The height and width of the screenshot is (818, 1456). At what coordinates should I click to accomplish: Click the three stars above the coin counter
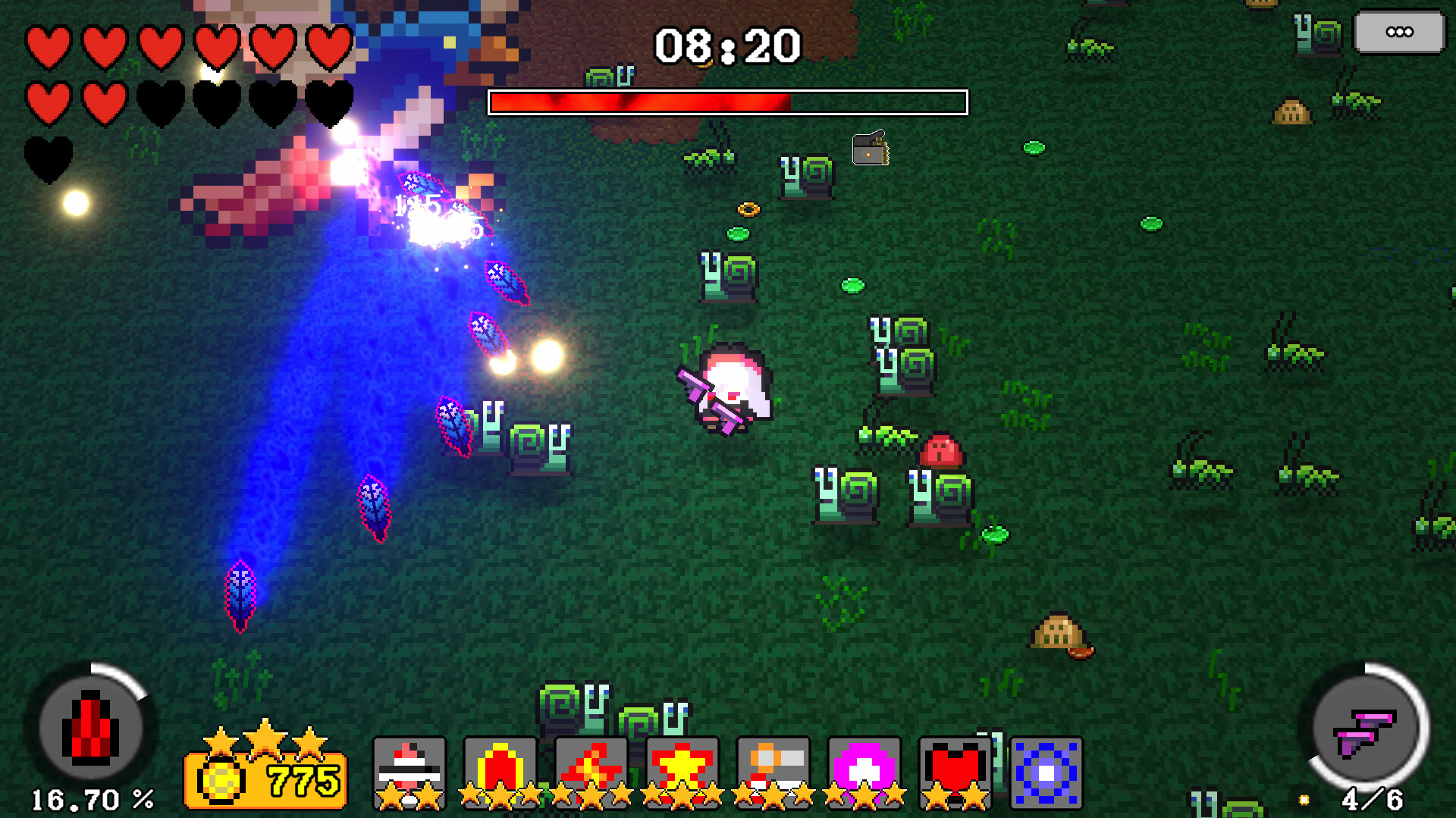click(264, 743)
